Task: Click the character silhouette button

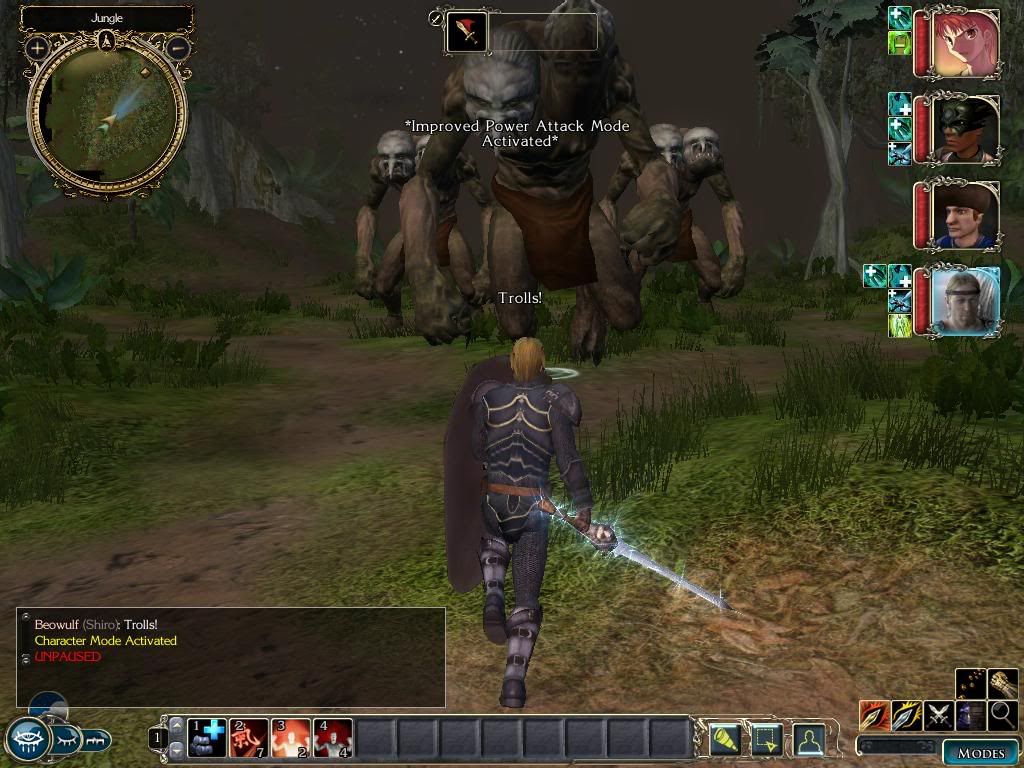Action: coord(808,738)
